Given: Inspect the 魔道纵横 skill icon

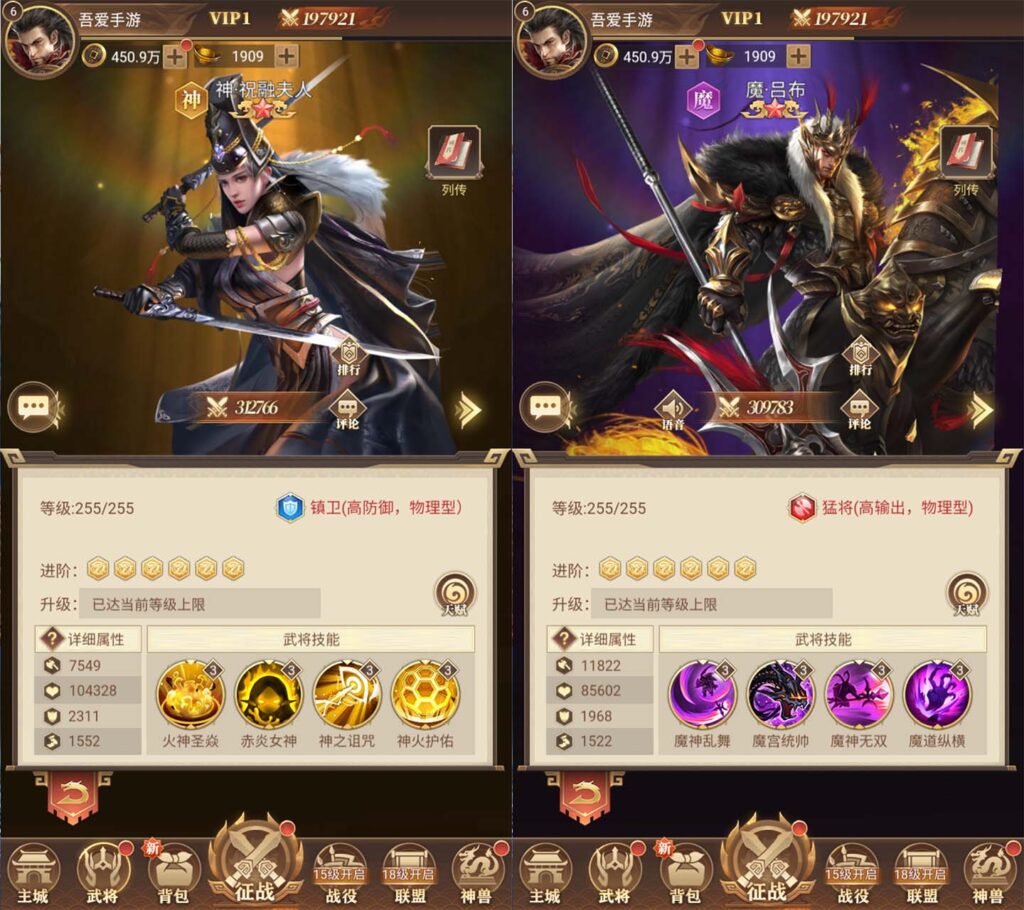Looking at the screenshot, I should point(937,694).
